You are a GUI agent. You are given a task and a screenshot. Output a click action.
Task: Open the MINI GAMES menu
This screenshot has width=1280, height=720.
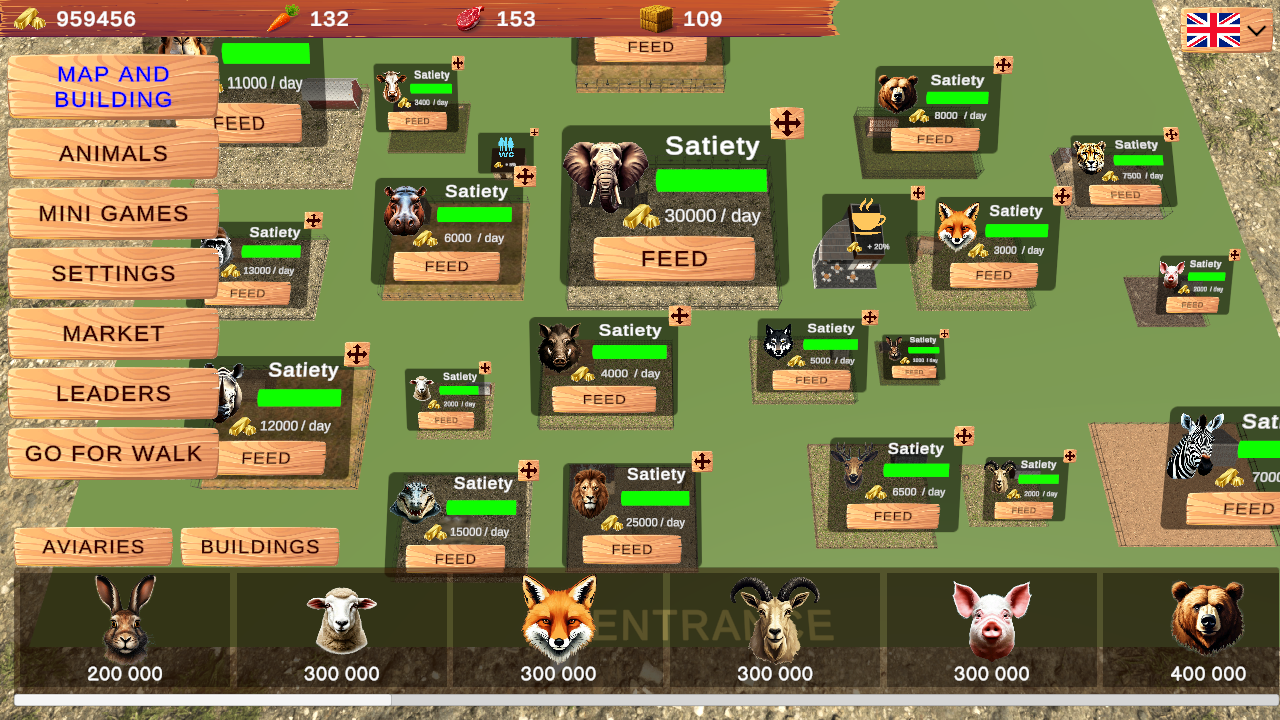(112, 213)
